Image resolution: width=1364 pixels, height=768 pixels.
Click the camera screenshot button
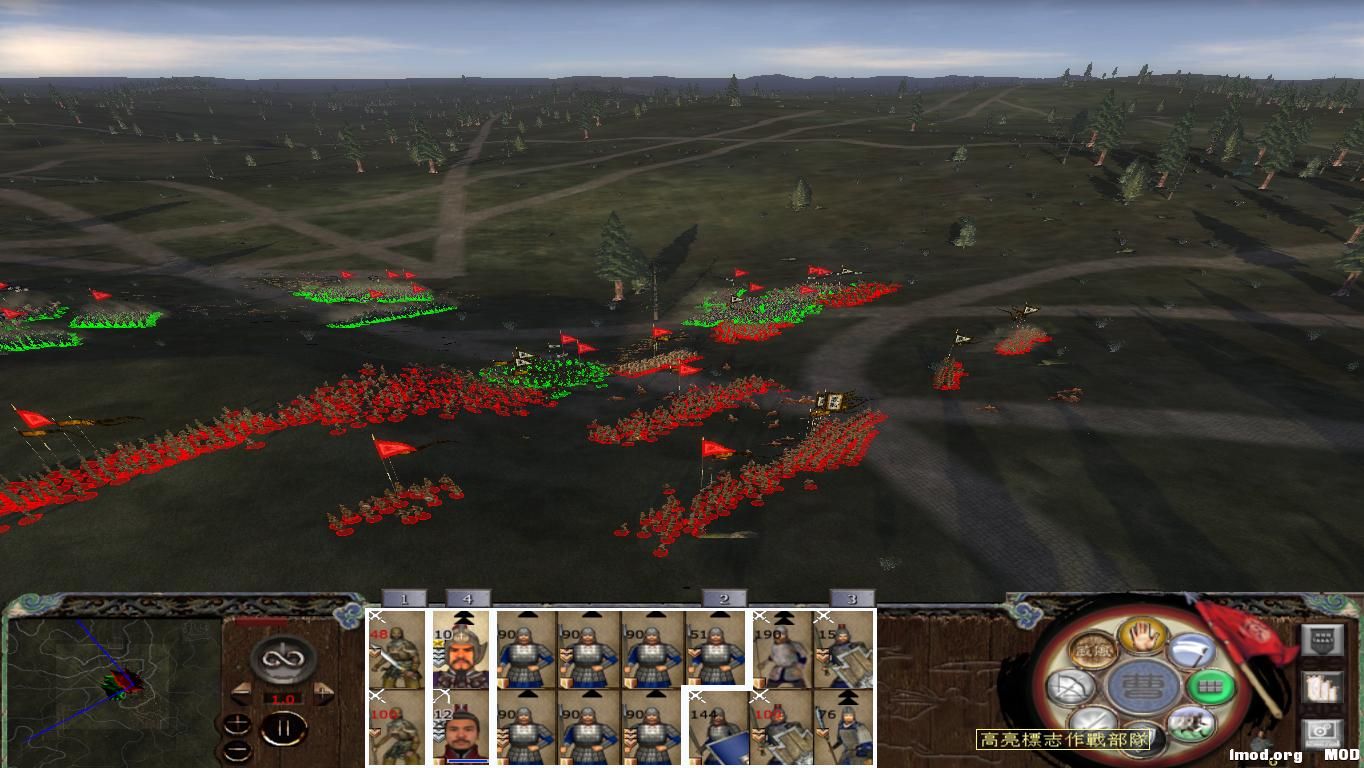[x=1325, y=733]
